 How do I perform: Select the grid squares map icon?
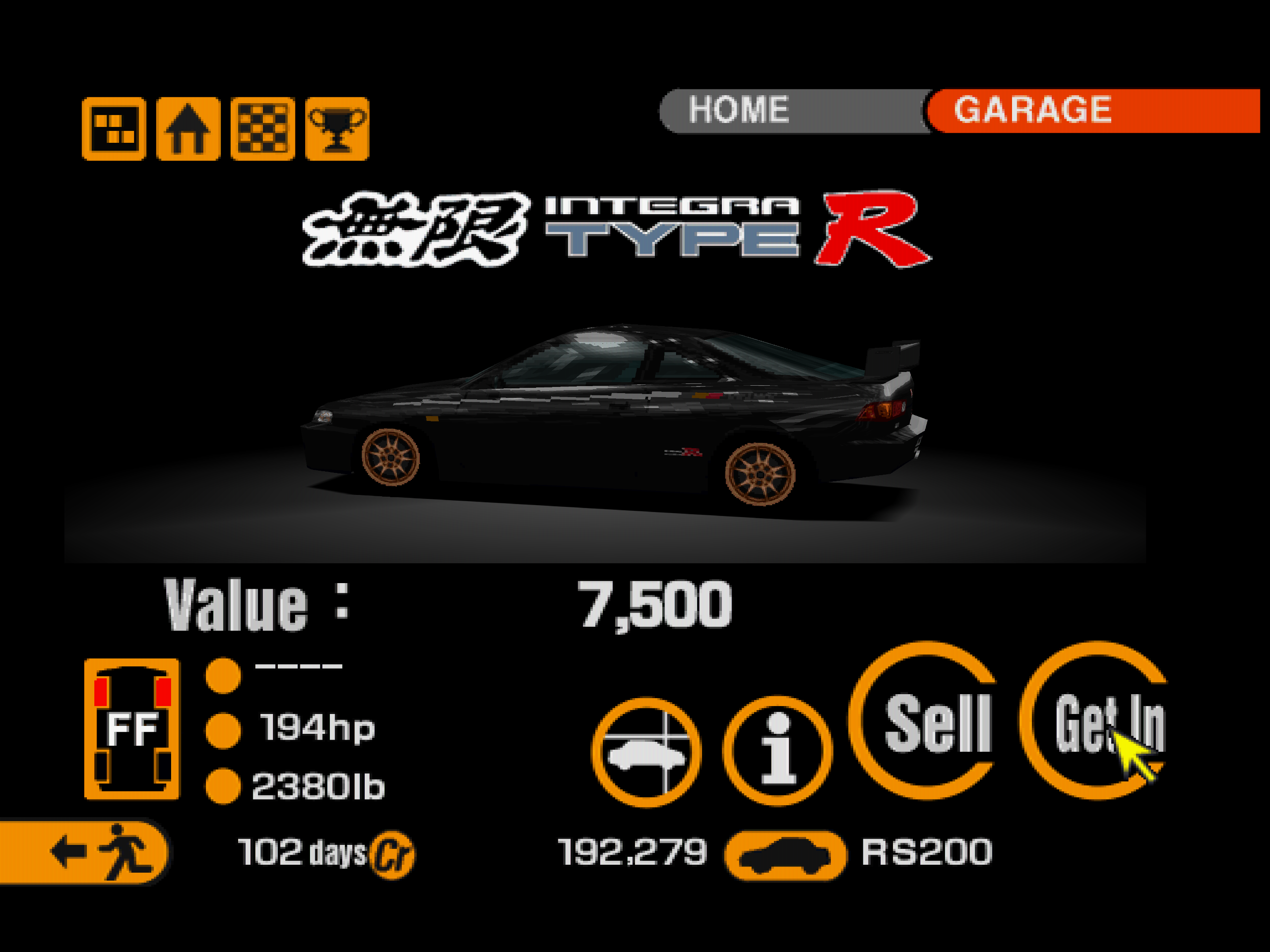114,129
